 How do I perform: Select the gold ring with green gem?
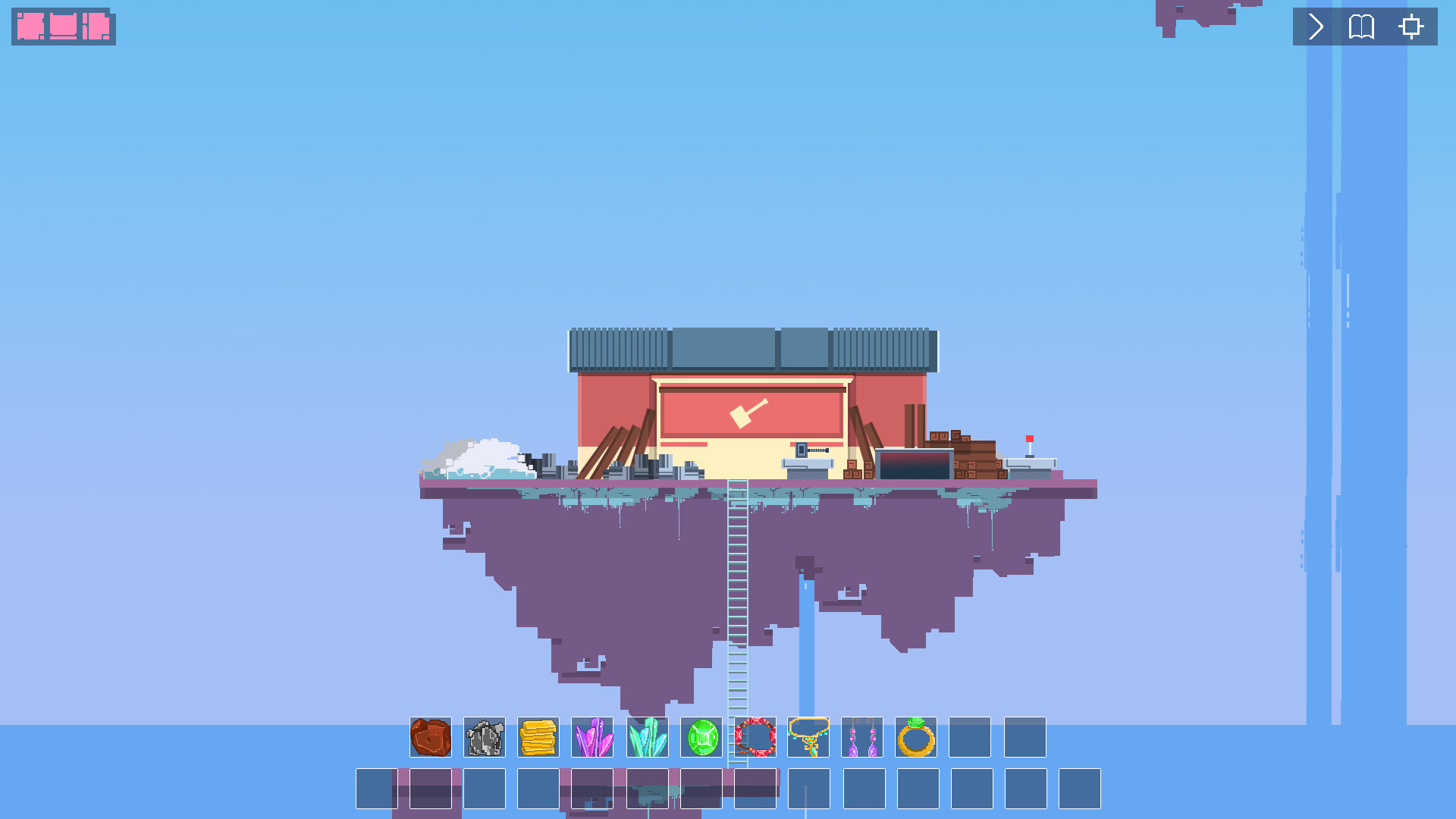(x=917, y=738)
